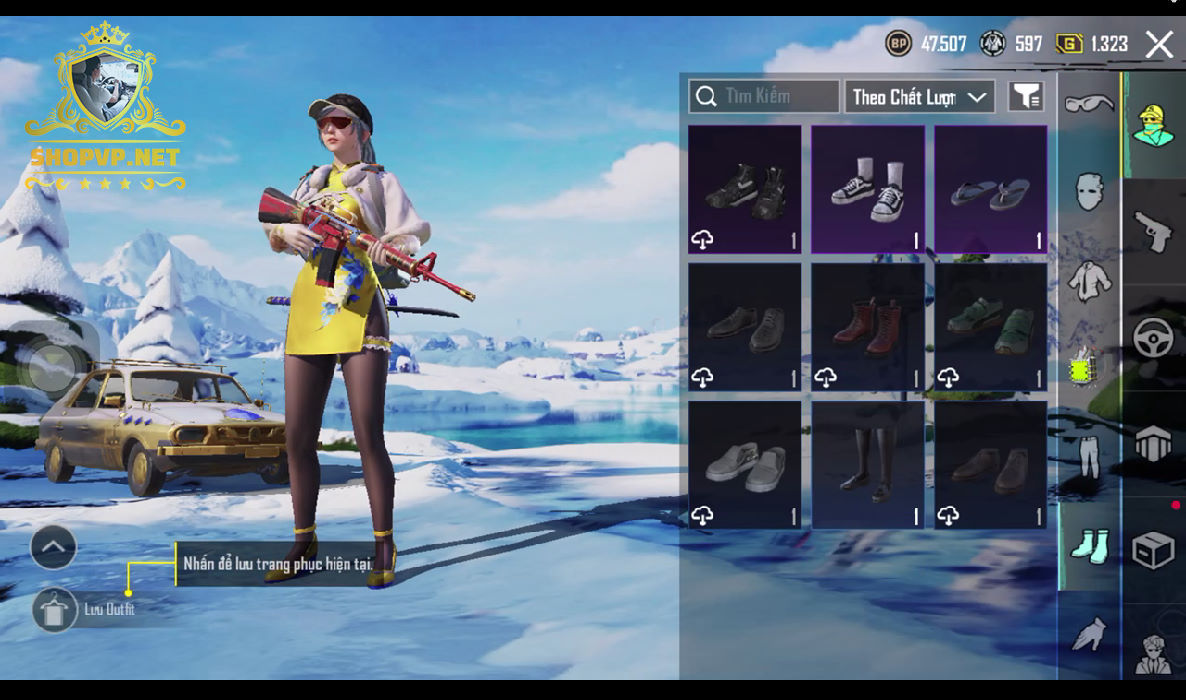
Task: Close the inventory screen with the X
Action: 1159,44
